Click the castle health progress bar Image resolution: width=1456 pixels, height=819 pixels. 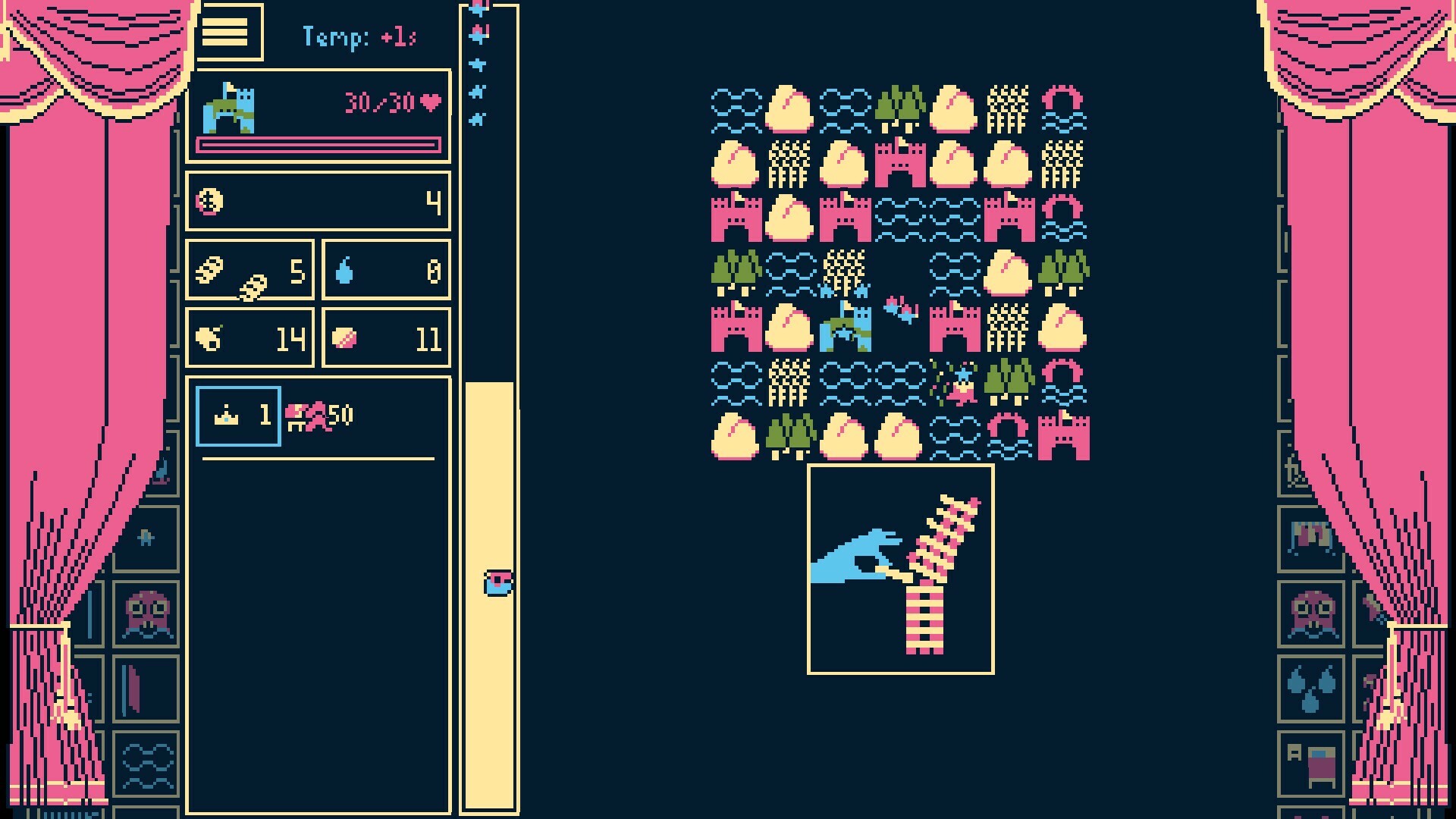318,143
